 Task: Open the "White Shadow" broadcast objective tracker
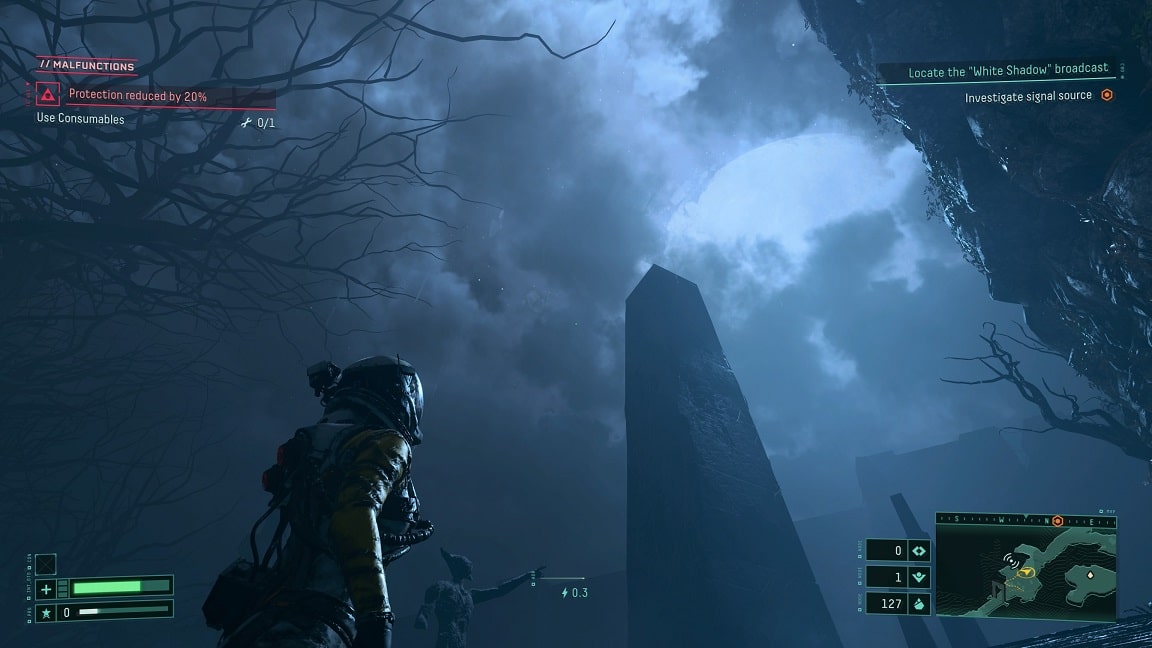pyautogui.click(x=1007, y=71)
